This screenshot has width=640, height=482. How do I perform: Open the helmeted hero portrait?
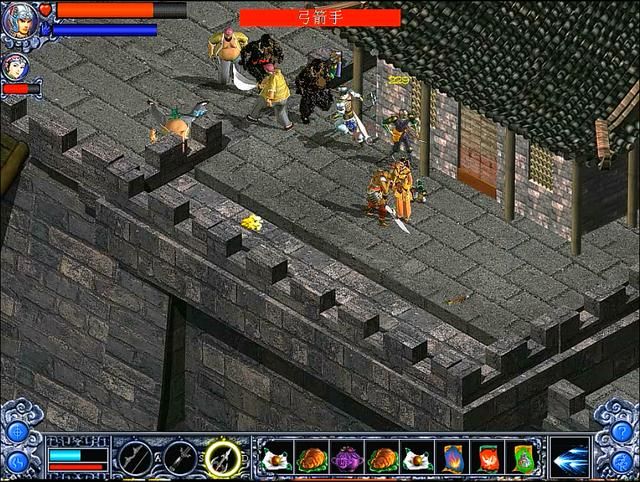coord(18,21)
